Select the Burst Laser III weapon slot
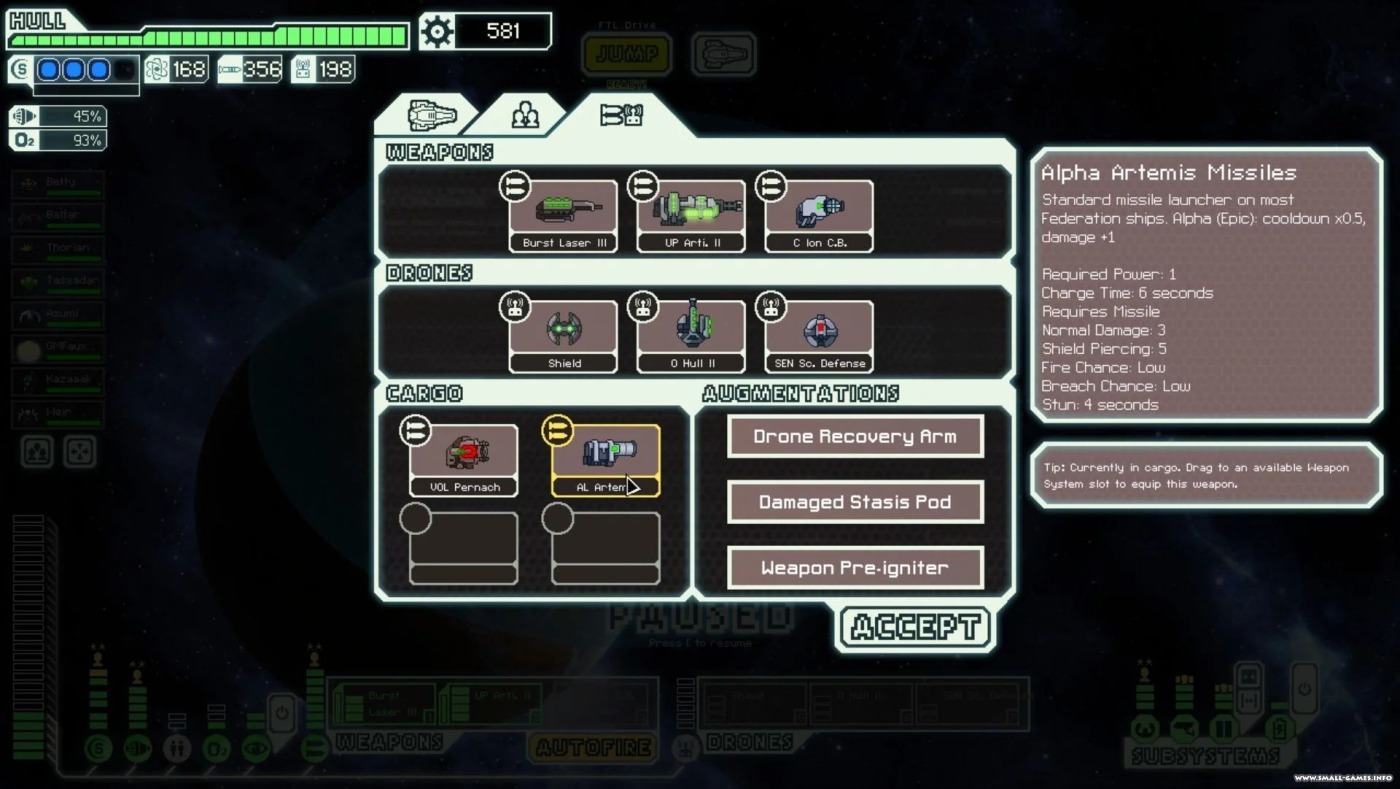 coord(563,215)
